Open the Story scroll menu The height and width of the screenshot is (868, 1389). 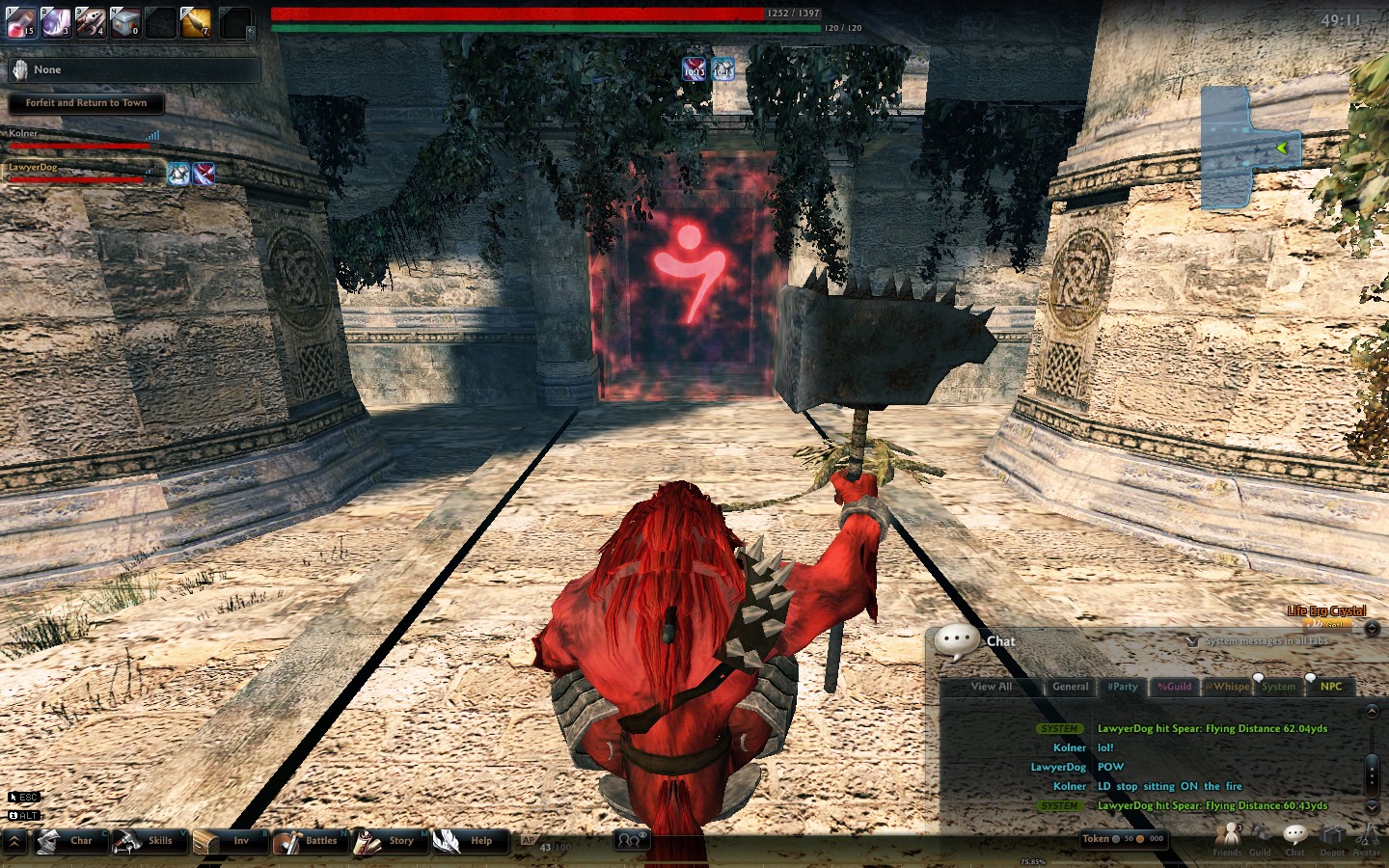point(386,841)
